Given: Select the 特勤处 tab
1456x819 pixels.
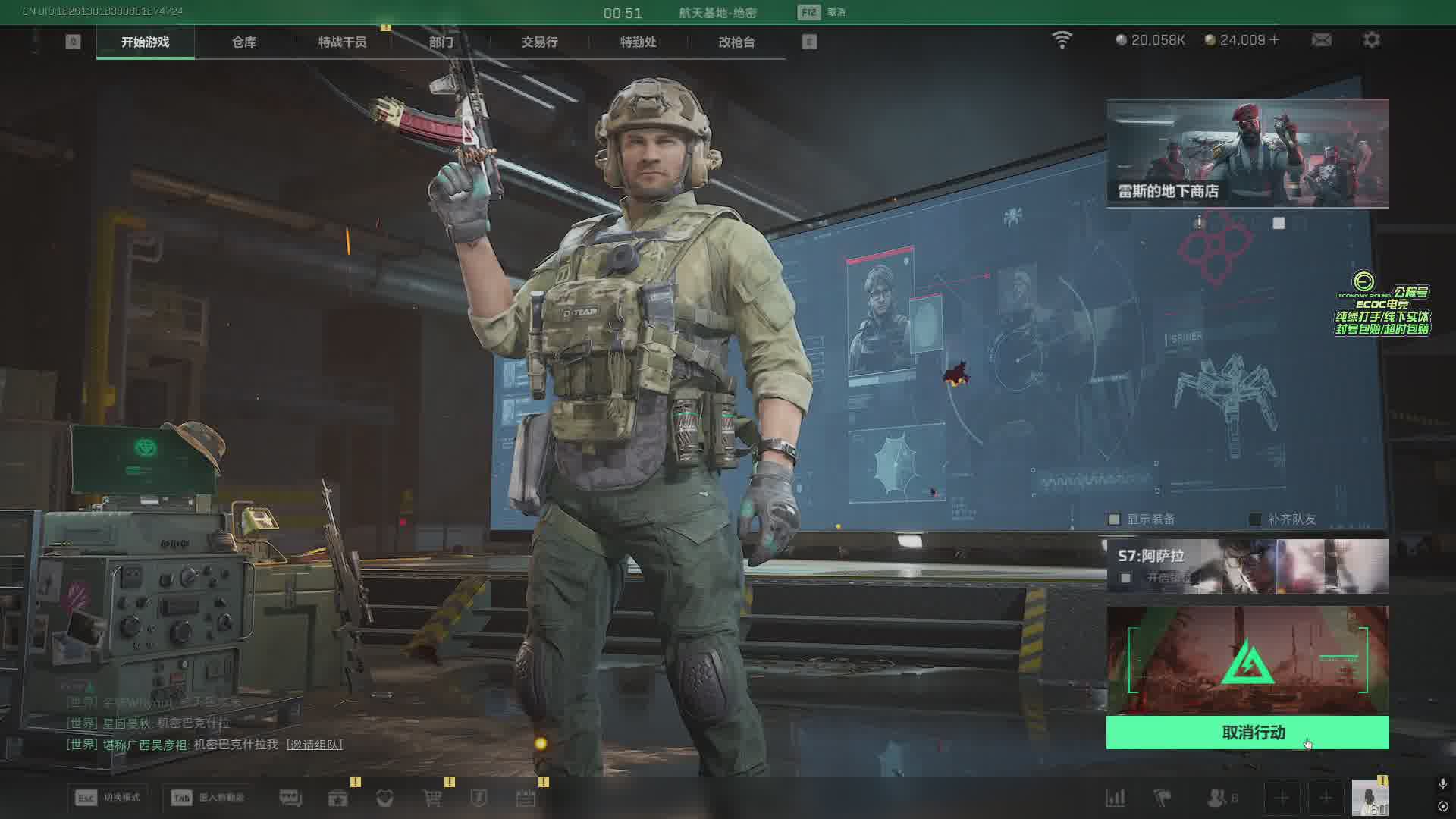Looking at the screenshot, I should pyautogui.click(x=638, y=42).
